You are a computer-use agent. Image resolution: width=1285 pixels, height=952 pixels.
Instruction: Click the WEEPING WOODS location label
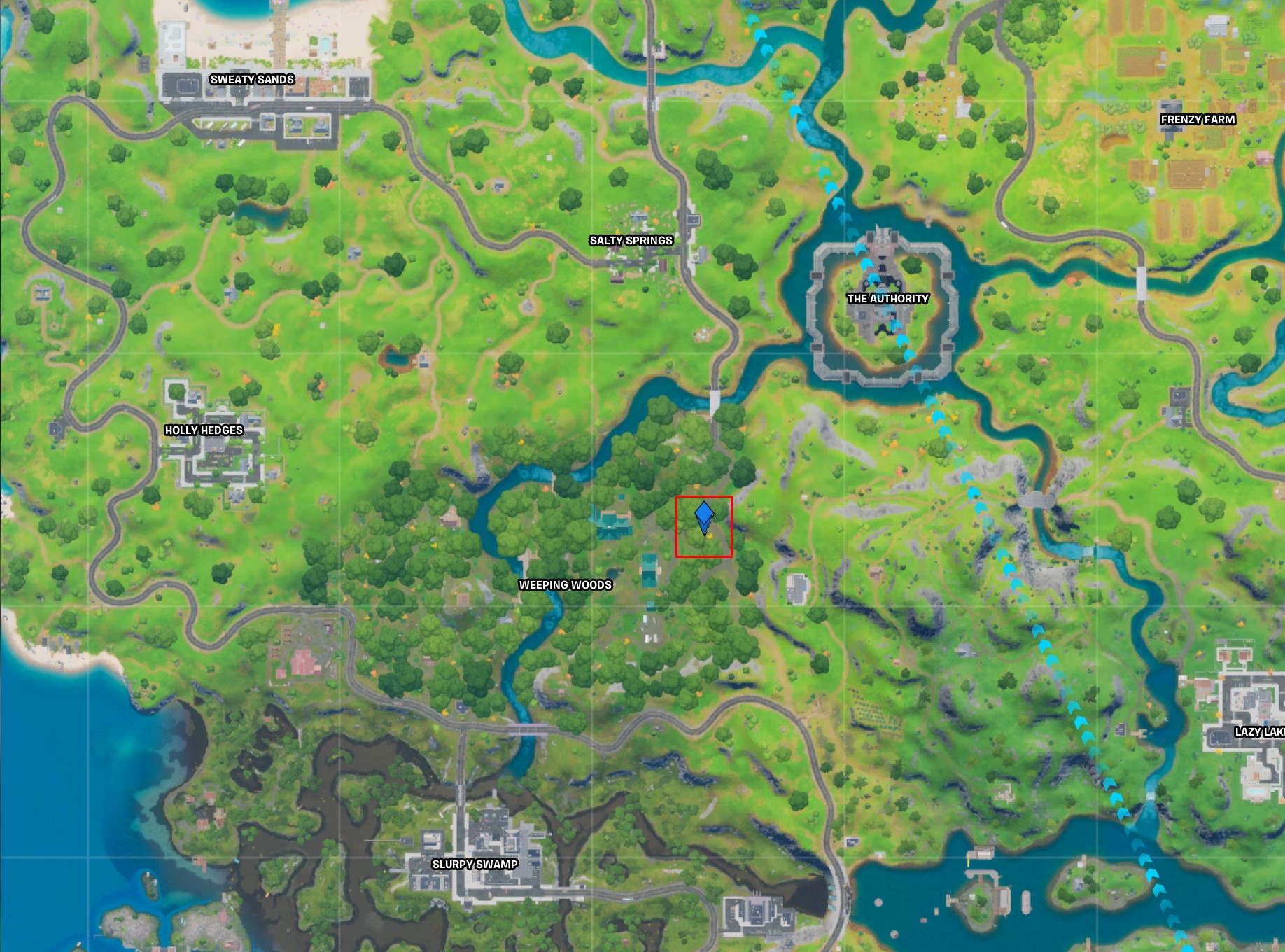point(566,584)
